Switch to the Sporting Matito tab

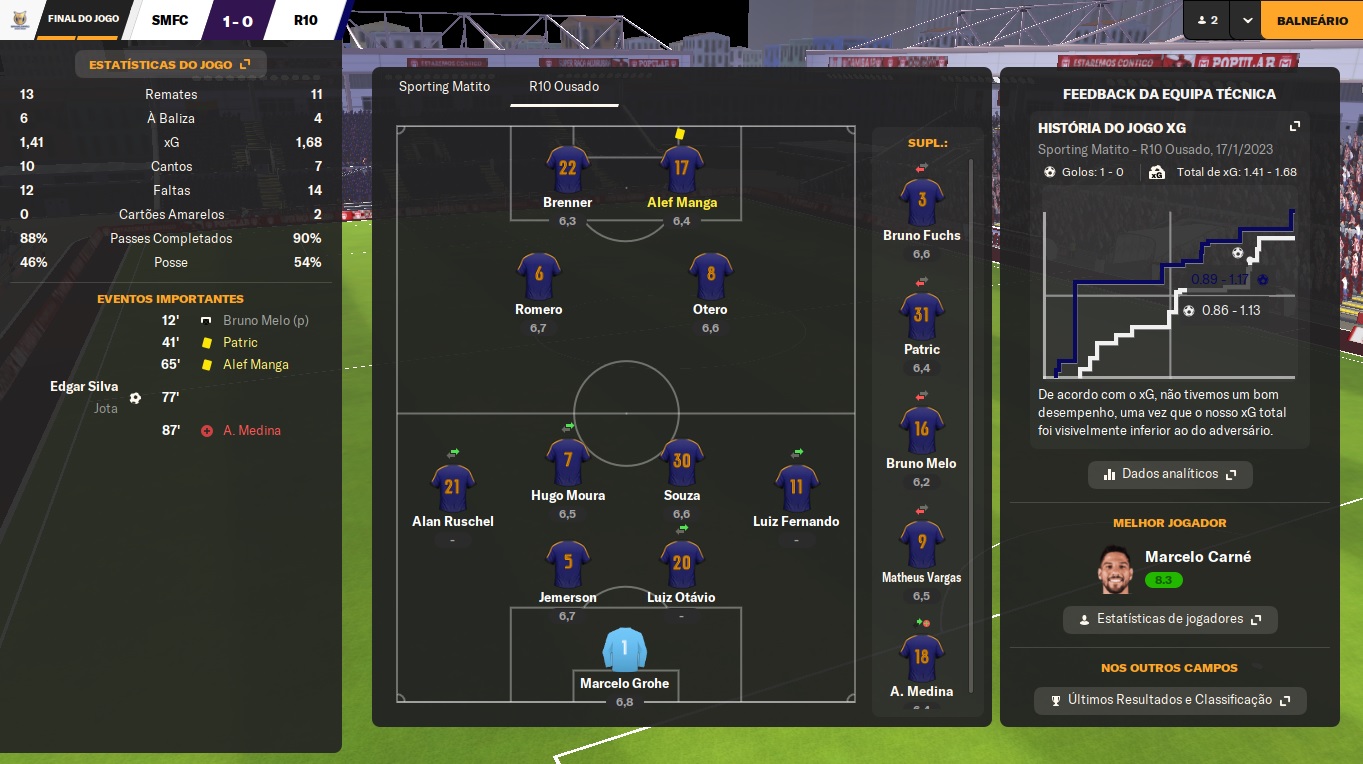(x=444, y=86)
